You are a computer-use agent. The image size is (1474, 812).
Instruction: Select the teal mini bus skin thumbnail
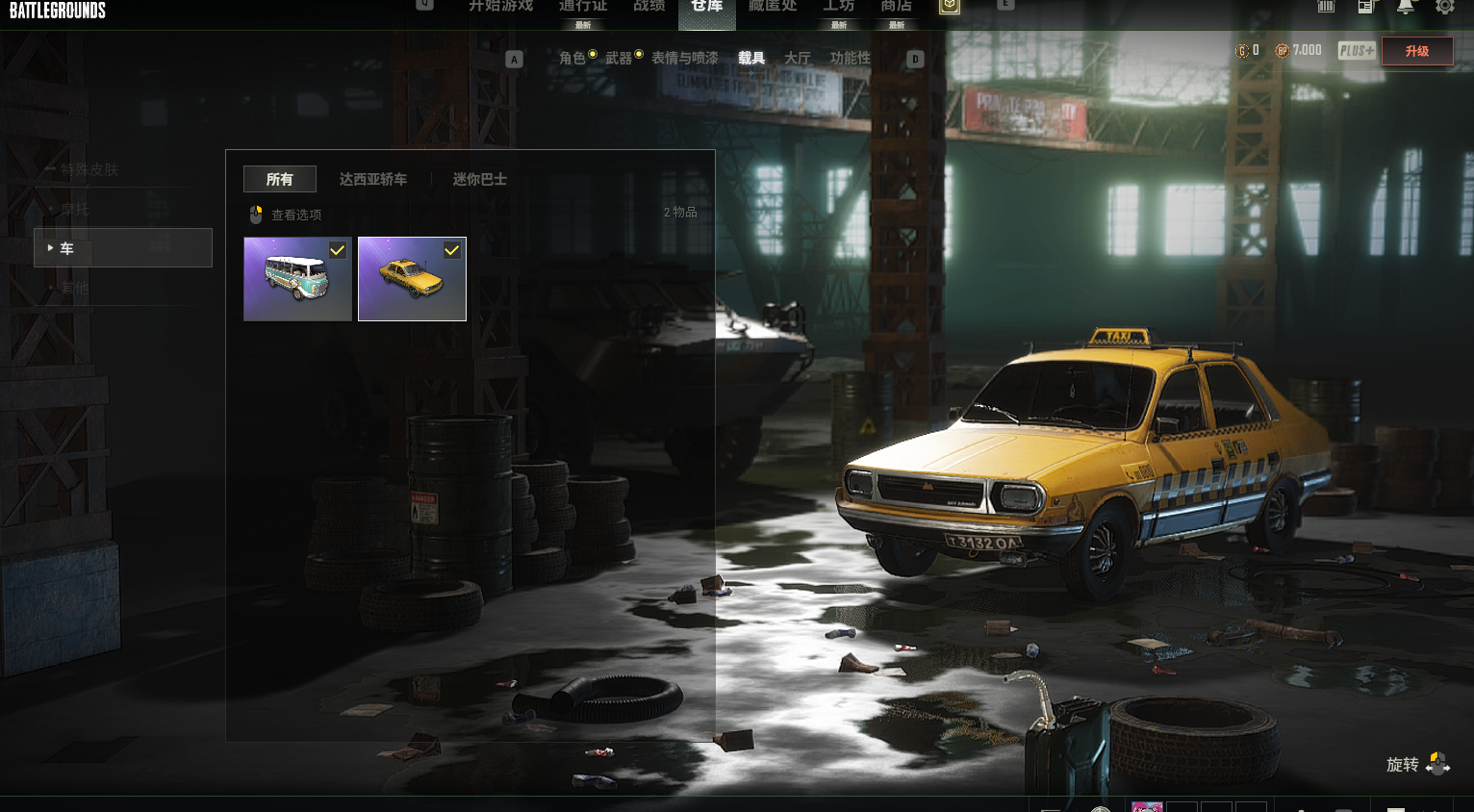tap(297, 279)
